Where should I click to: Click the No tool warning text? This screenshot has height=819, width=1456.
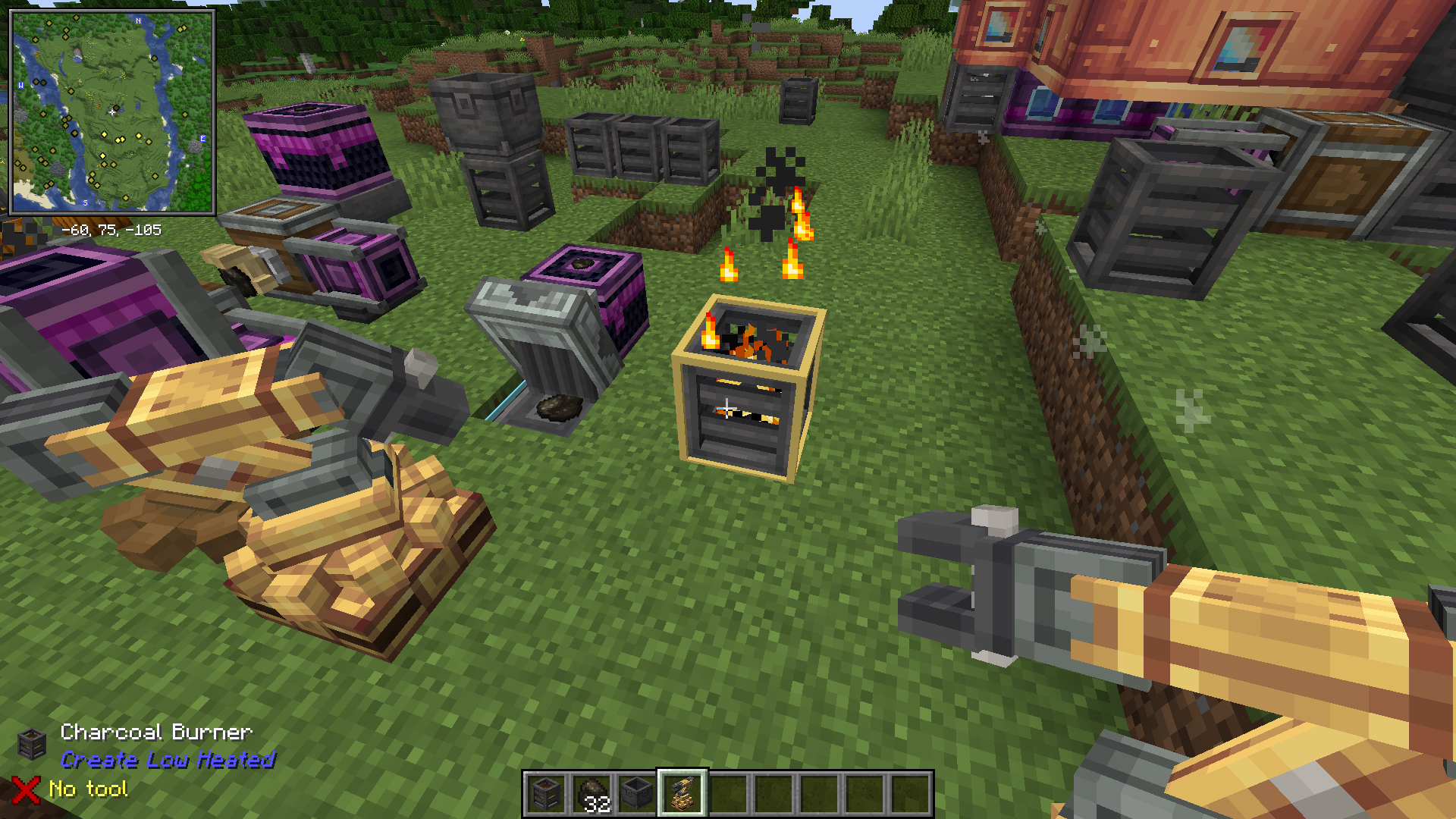pyautogui.click(x=87, y=789)
